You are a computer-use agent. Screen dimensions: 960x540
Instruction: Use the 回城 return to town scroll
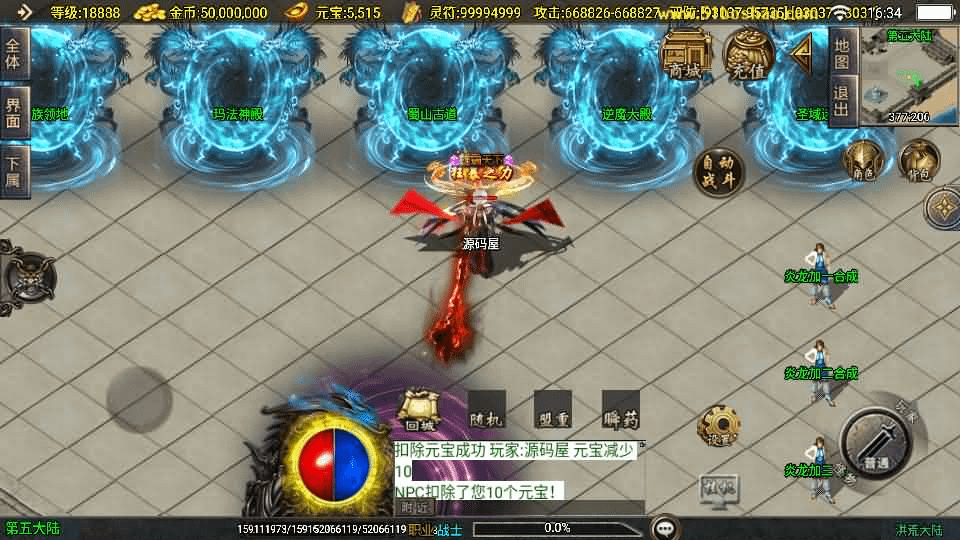pos(418,409)
